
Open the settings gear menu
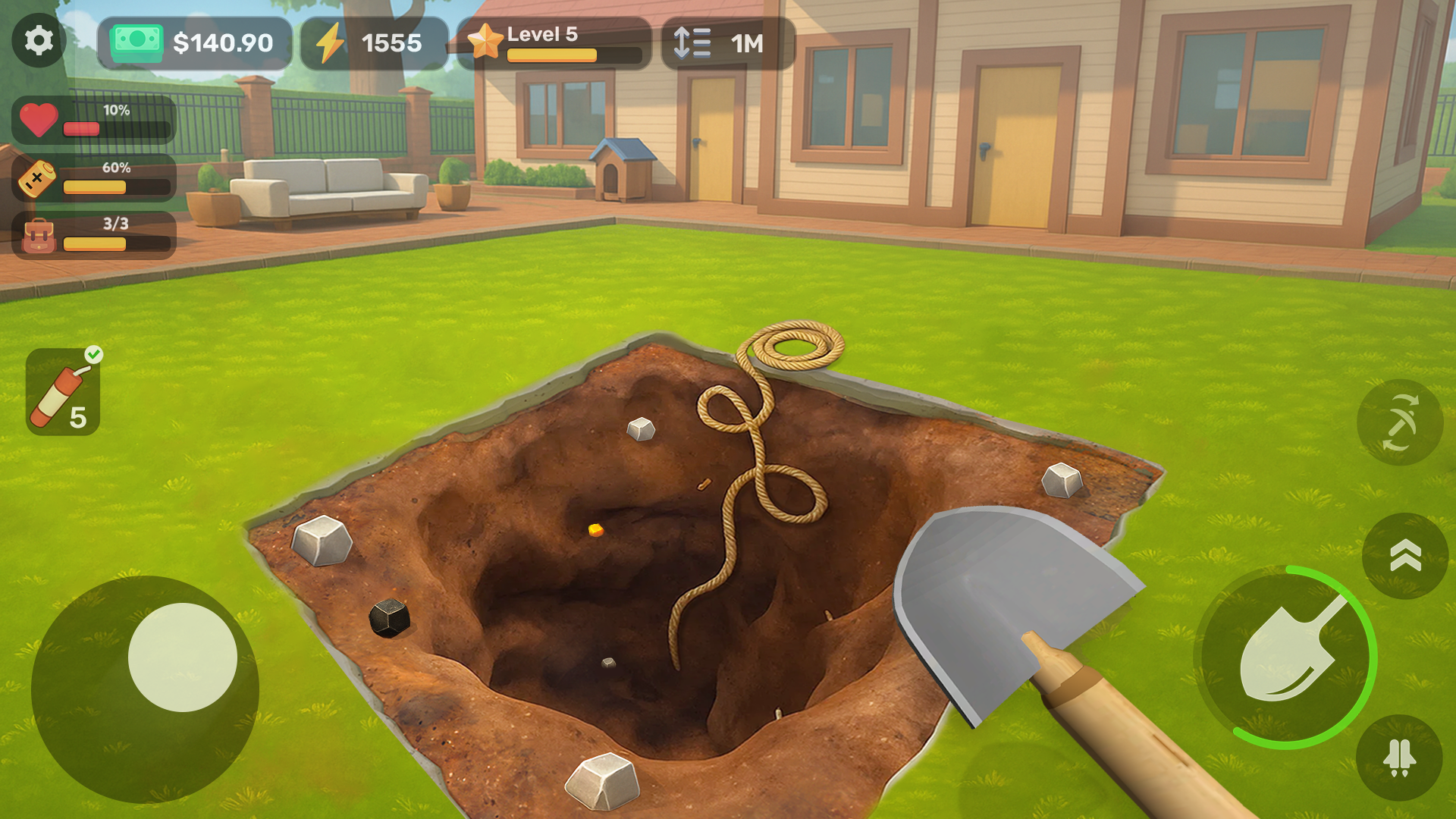tap(39, 41)
